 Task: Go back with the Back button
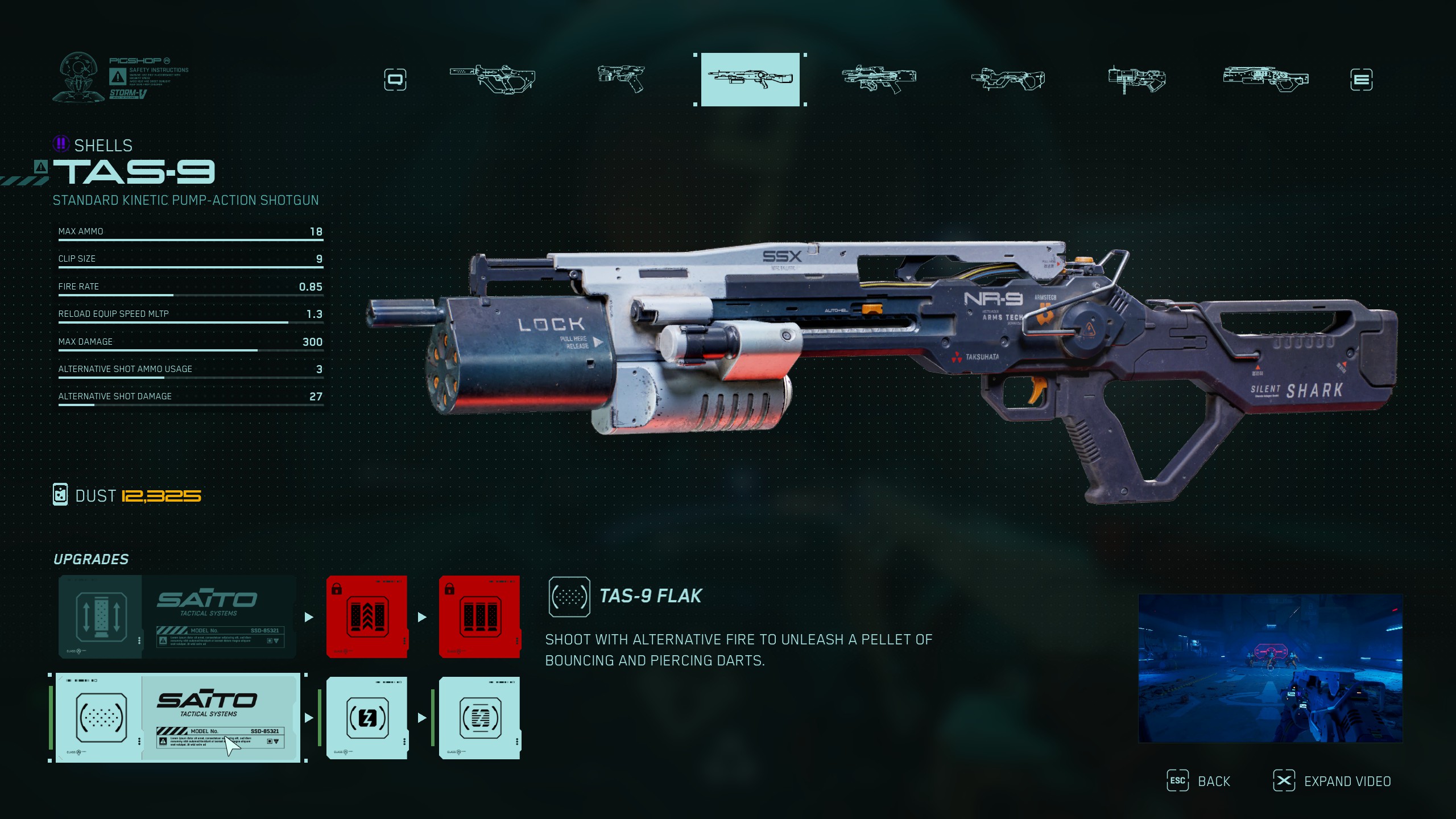click(1199, 781)
